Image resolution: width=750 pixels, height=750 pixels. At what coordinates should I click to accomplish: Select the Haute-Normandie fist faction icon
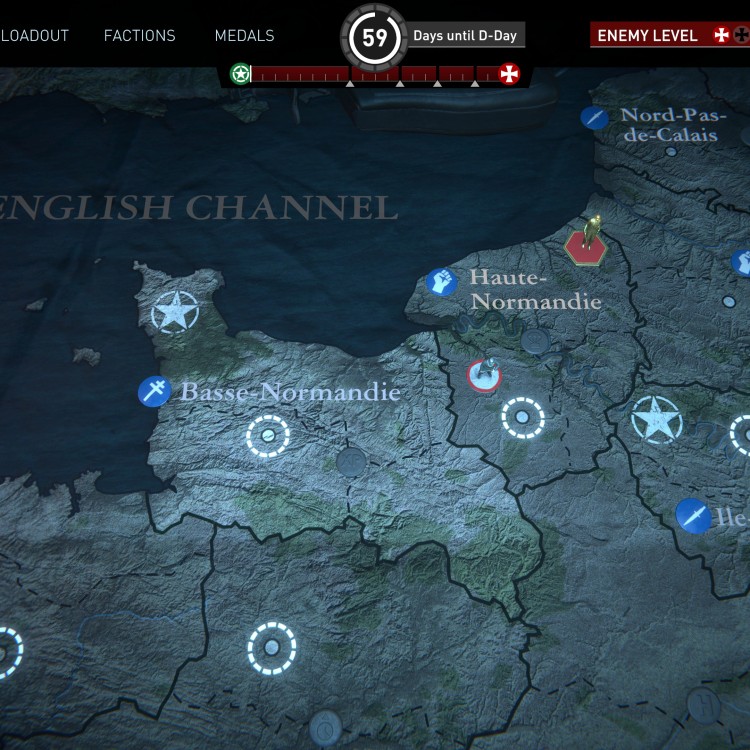click(x=441, y=282)
